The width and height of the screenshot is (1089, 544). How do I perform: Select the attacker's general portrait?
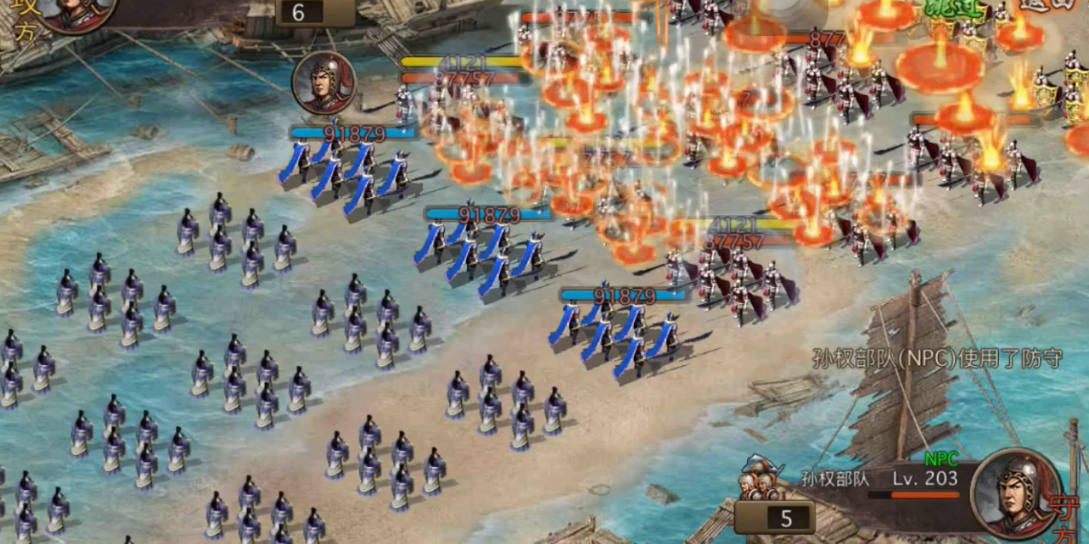click(72, 12)
